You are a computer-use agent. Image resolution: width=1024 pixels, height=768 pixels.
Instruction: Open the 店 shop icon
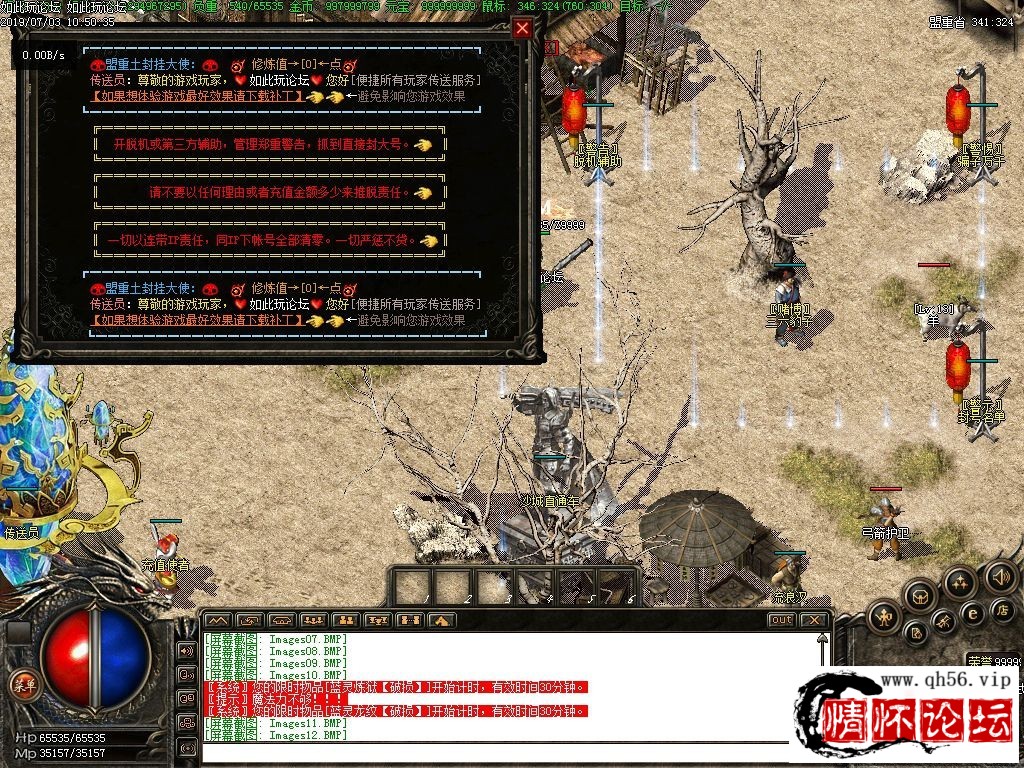click(x=1001, y=609)
